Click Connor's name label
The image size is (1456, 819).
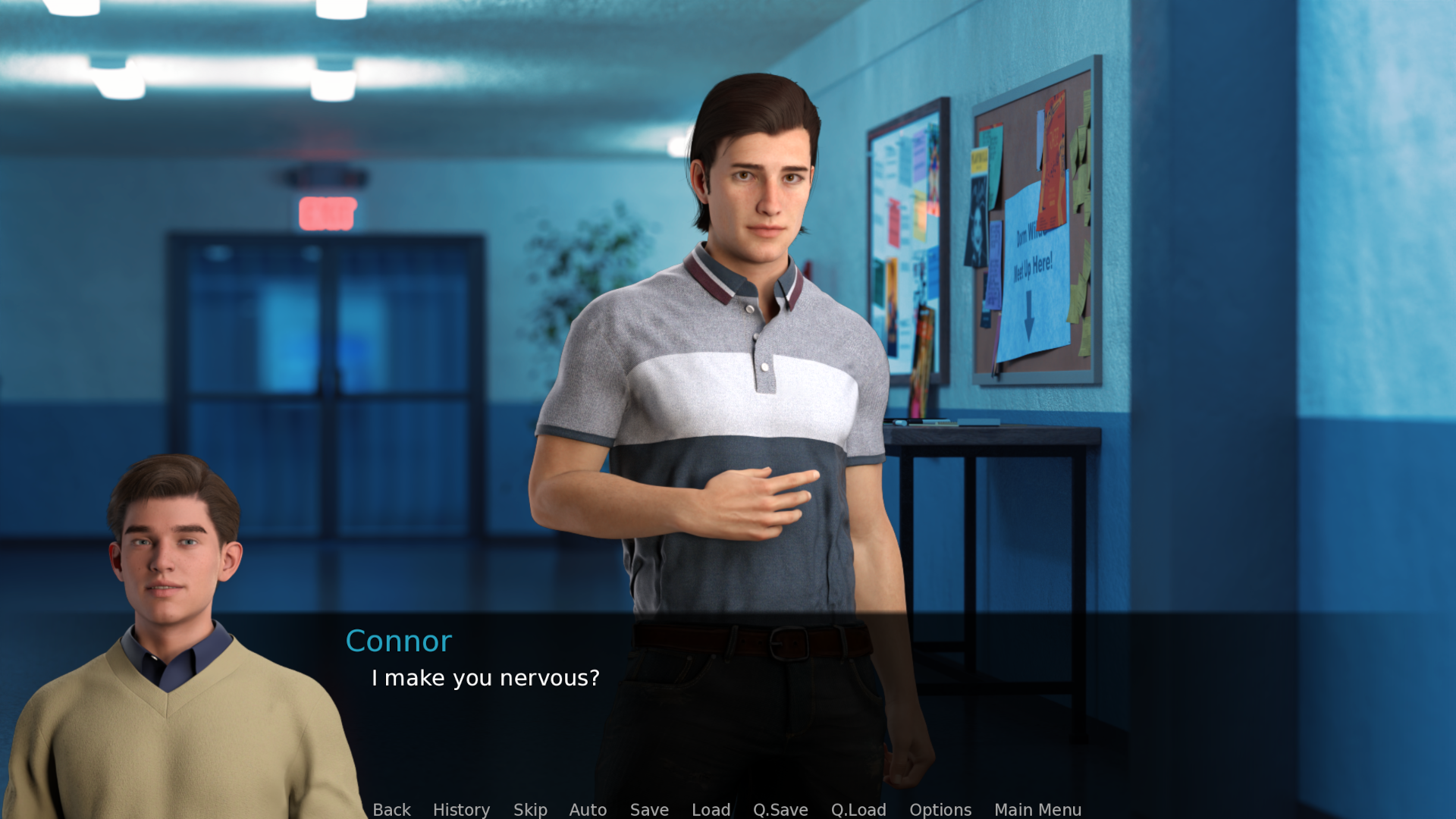[399, 641]
